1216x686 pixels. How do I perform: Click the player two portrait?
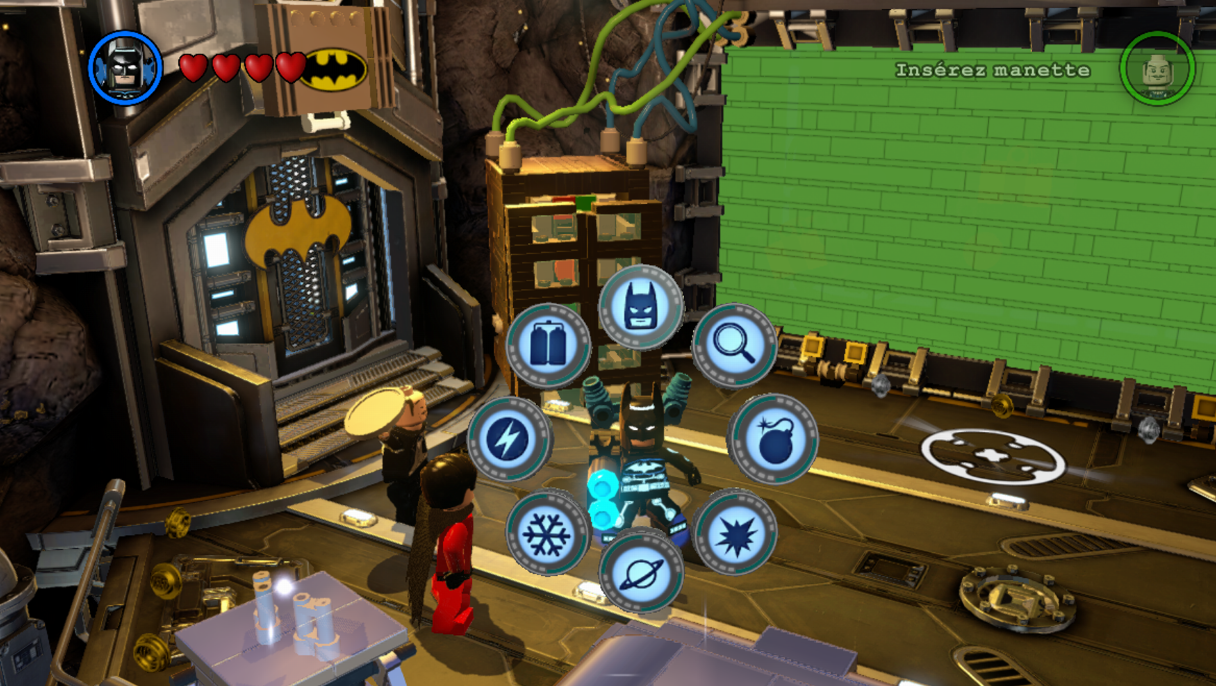1157,68
